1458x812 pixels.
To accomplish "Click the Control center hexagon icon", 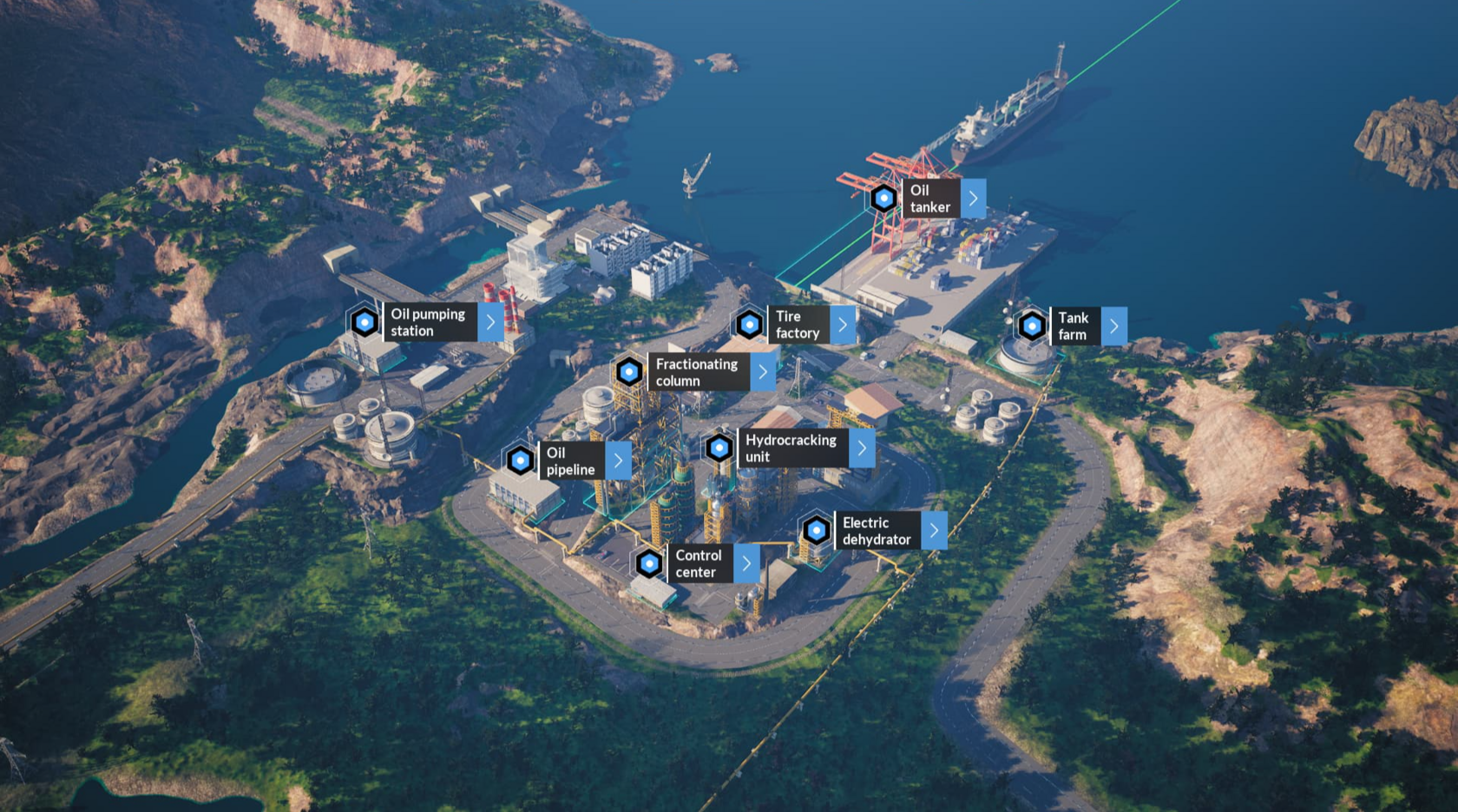I will tap(649, 564).
